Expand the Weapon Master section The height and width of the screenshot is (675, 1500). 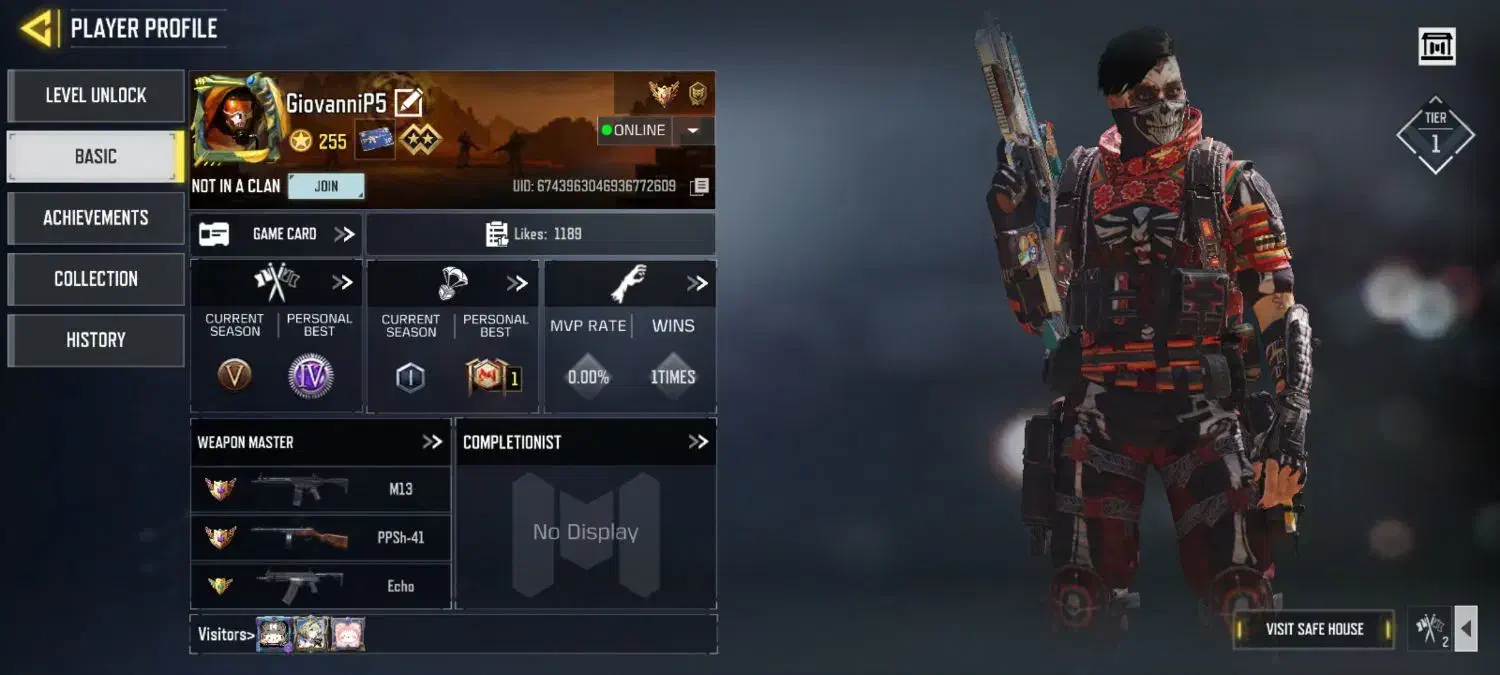point(431,442)
